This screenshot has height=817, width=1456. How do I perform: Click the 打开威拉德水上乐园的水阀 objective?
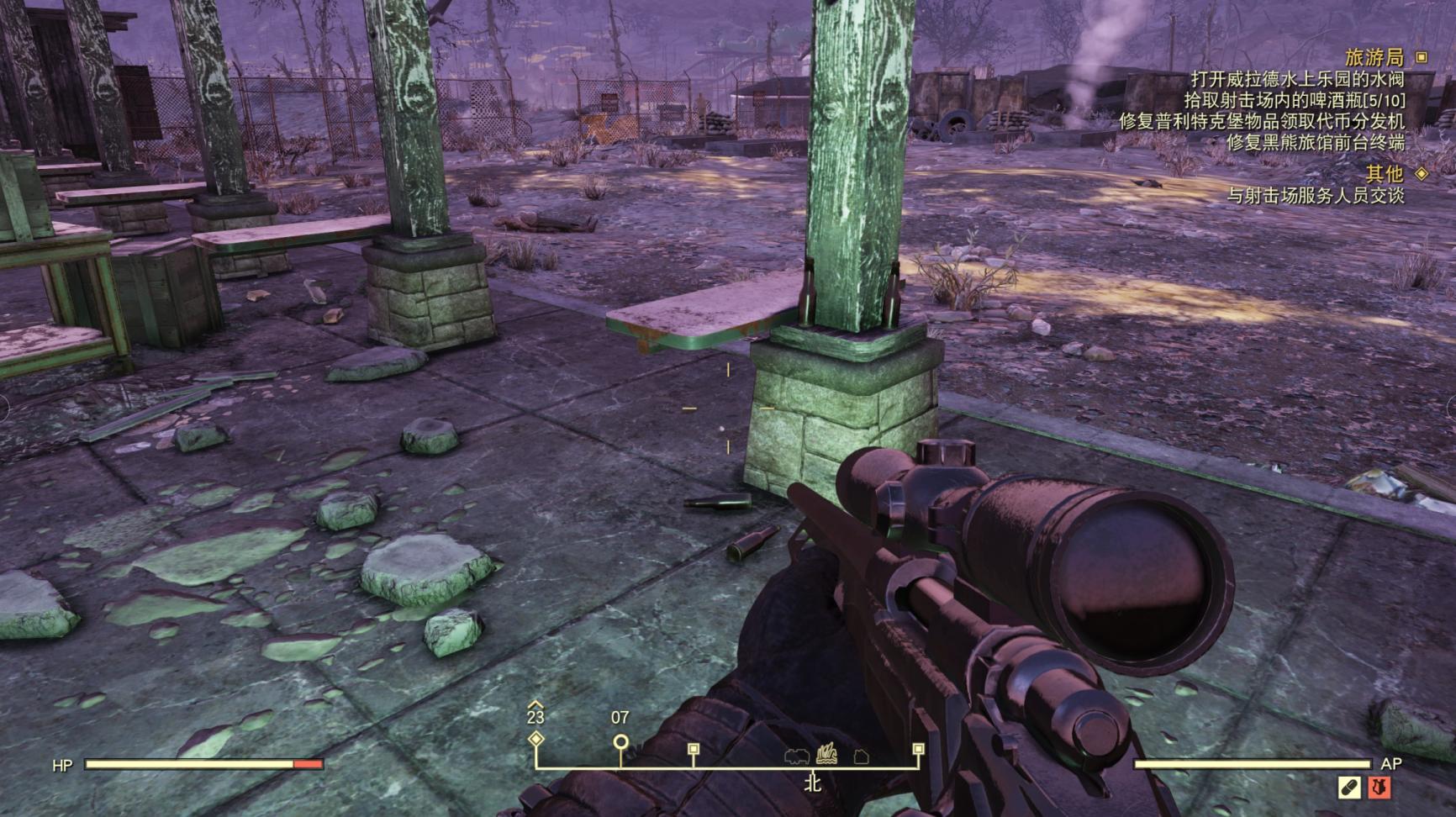(1297, 80)
